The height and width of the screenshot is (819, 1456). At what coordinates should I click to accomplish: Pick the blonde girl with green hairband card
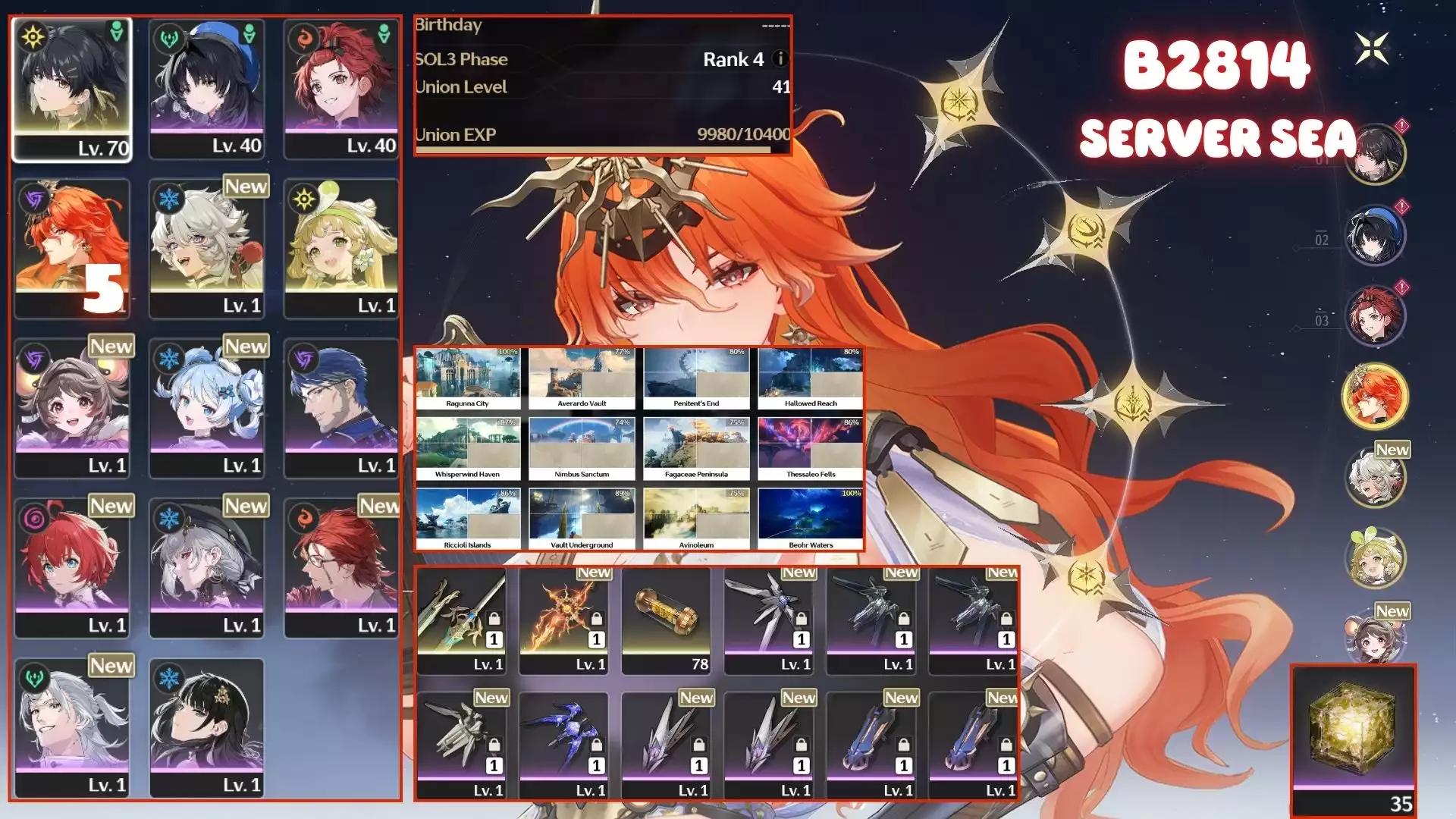tap(341, 248)
